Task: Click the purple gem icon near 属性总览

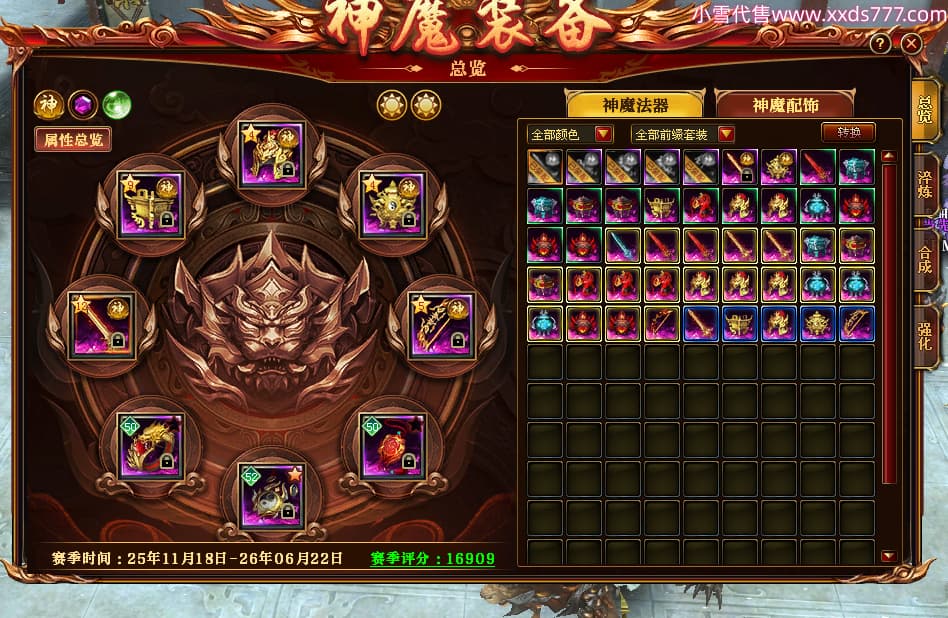Action: click(83, 104)
